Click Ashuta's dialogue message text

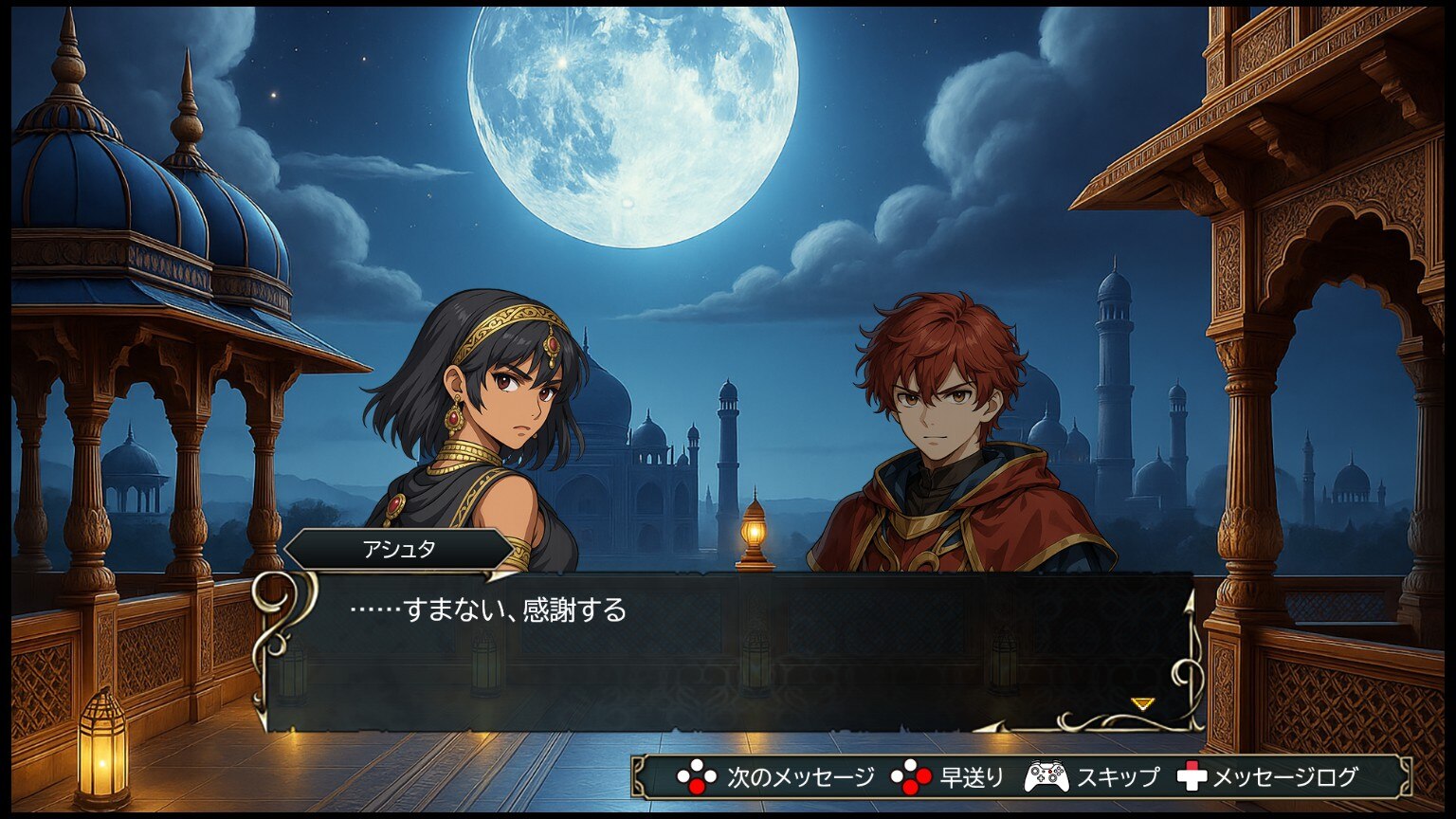(488, 610)
